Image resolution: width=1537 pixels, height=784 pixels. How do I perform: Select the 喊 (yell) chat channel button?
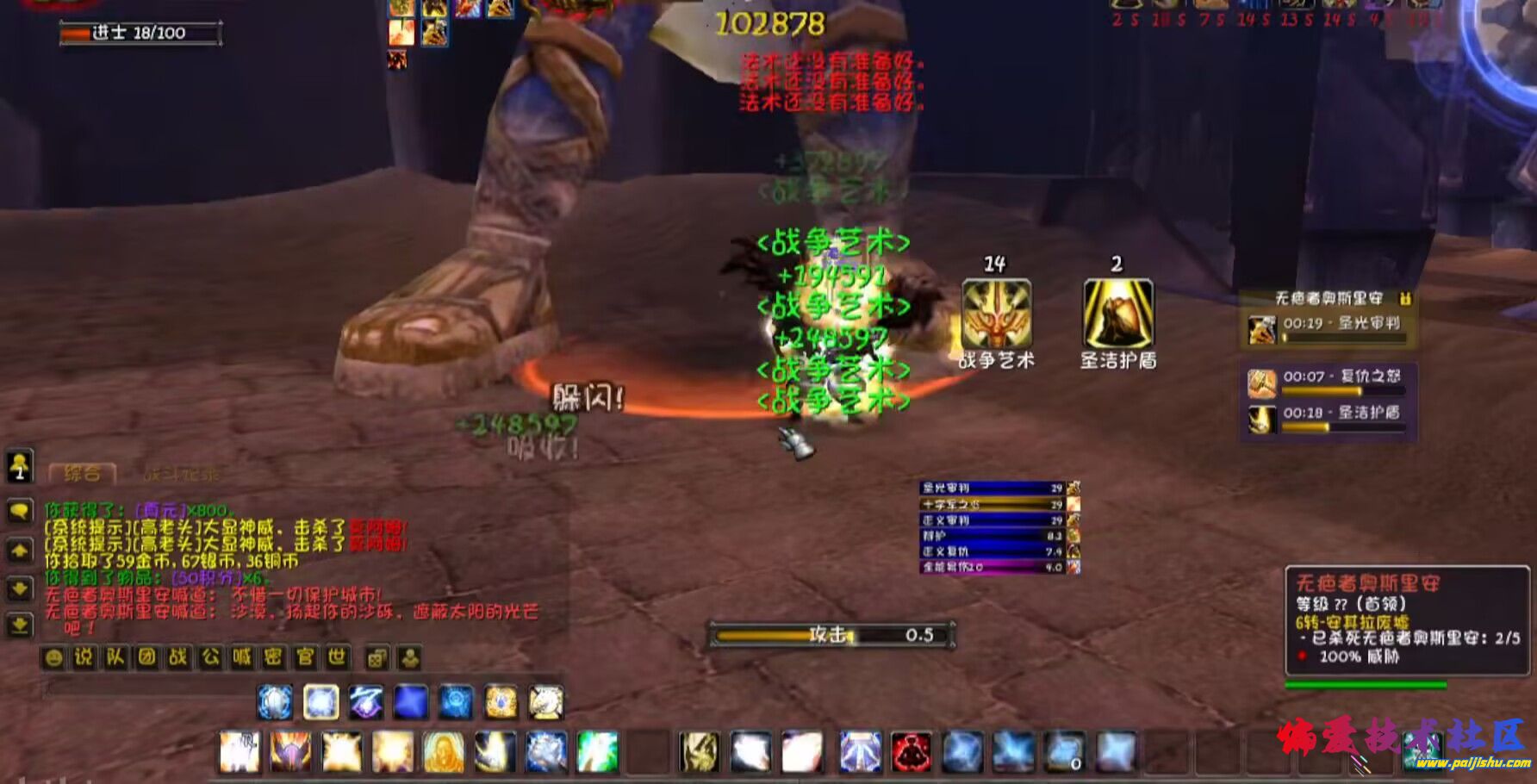point(242,658)
